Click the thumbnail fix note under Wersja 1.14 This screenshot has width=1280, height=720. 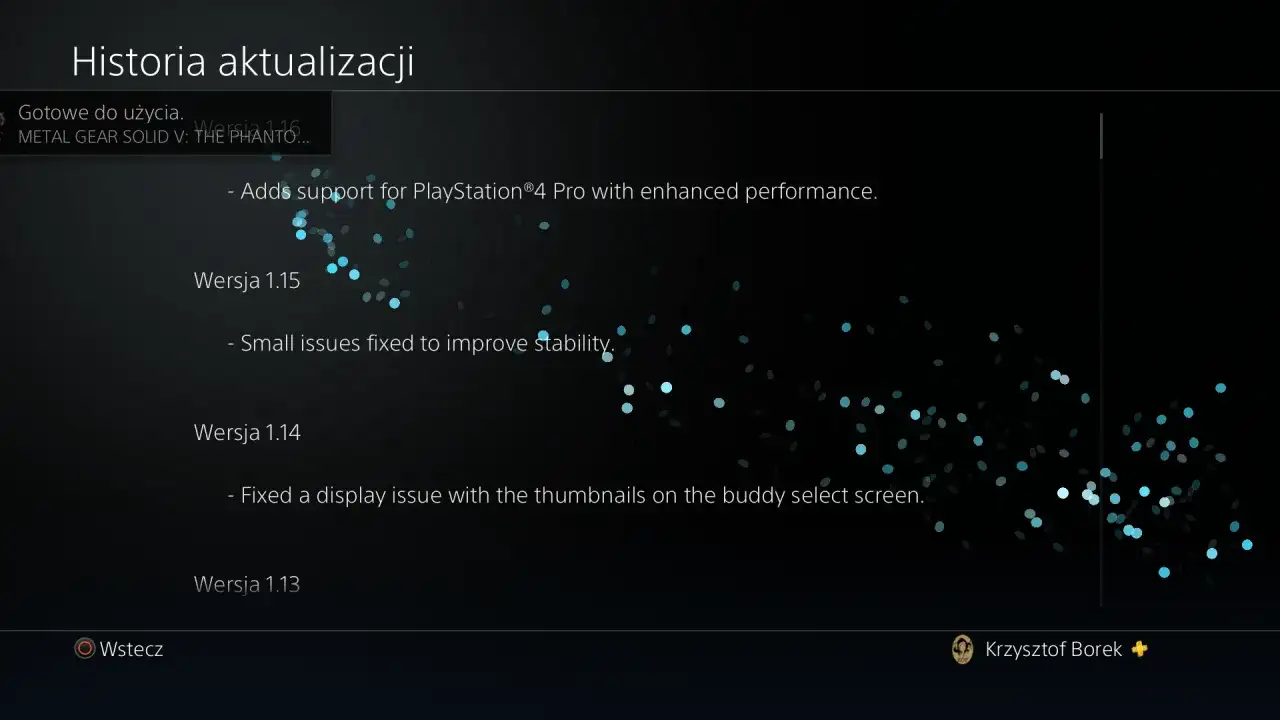(575, 495)
